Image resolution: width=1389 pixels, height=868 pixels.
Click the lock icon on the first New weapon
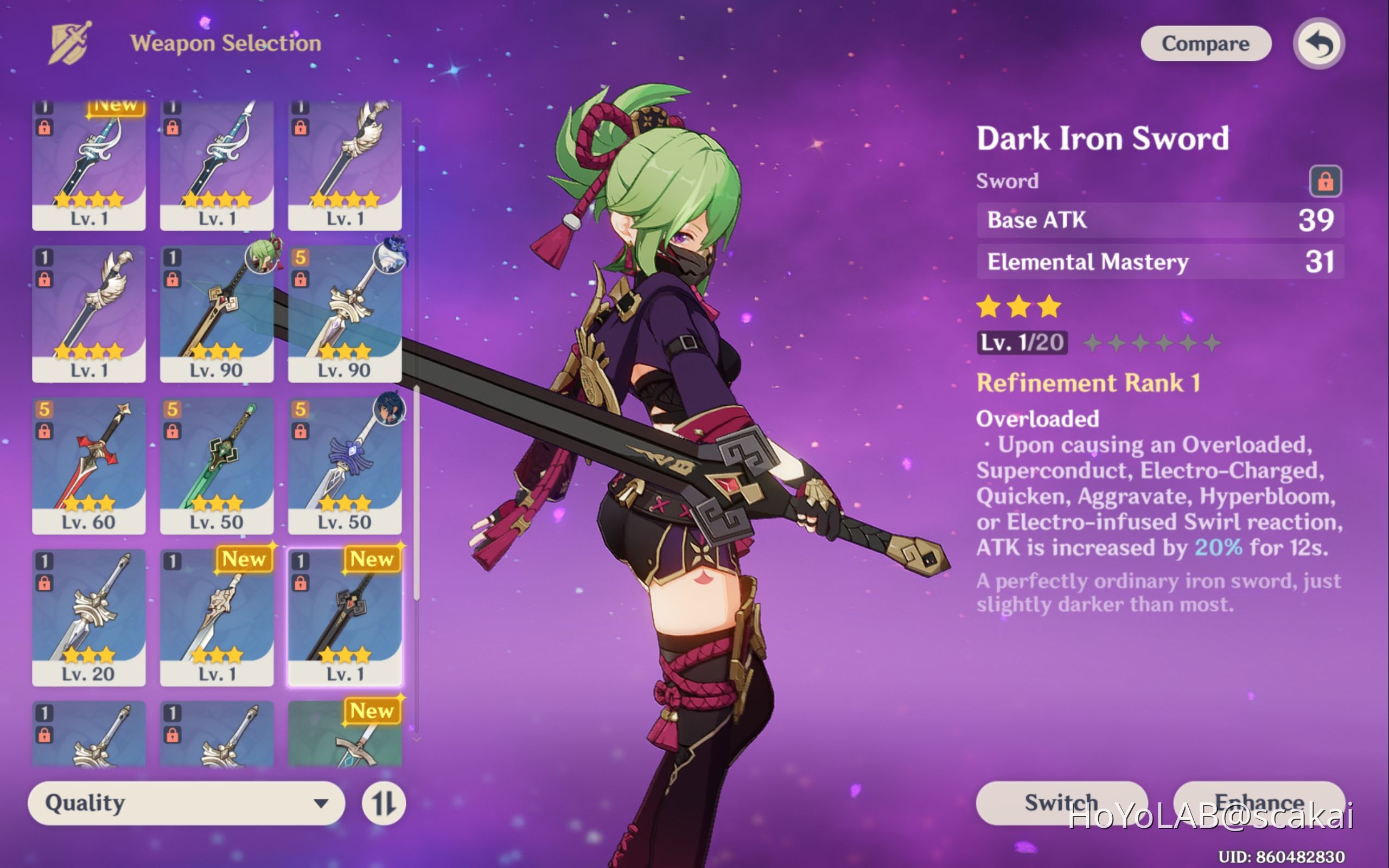click(x=46, y=126)
